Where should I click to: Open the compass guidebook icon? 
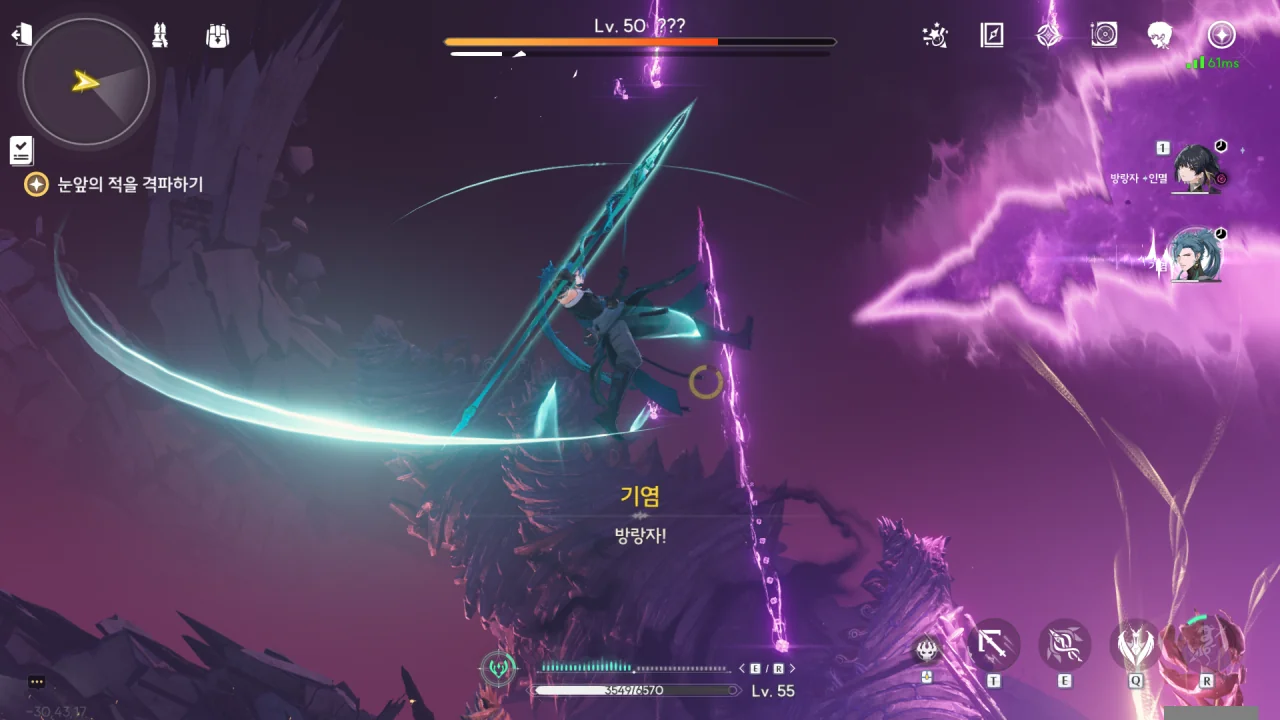point(991,36)
